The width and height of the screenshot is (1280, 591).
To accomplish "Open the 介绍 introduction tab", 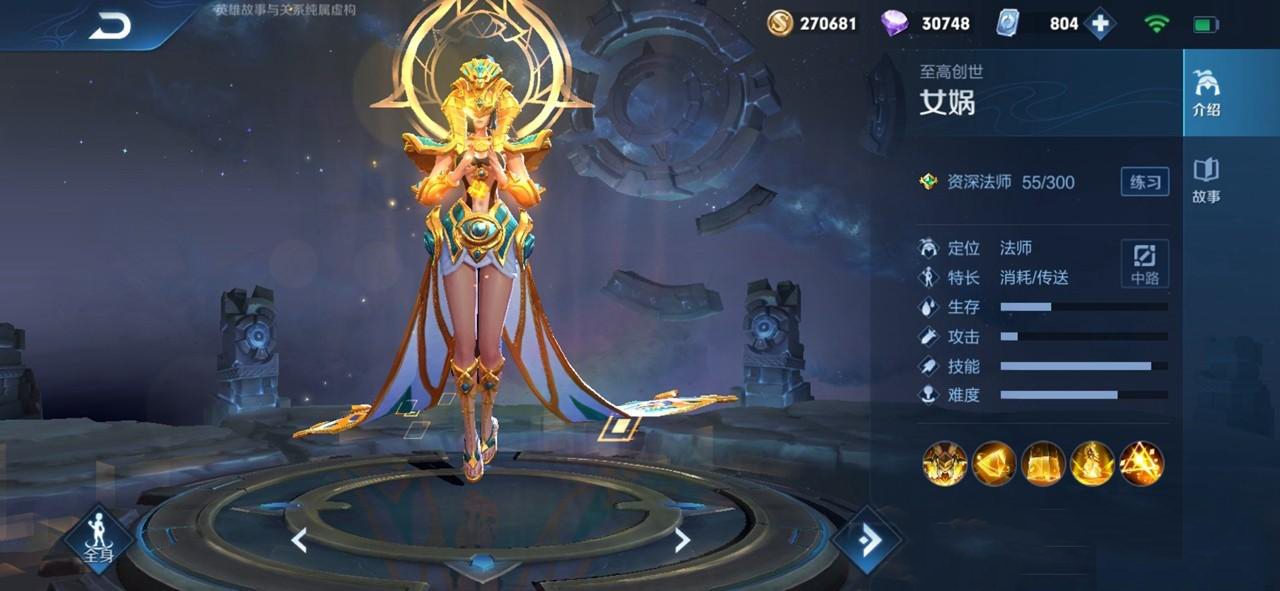I will pos(1206,93).
